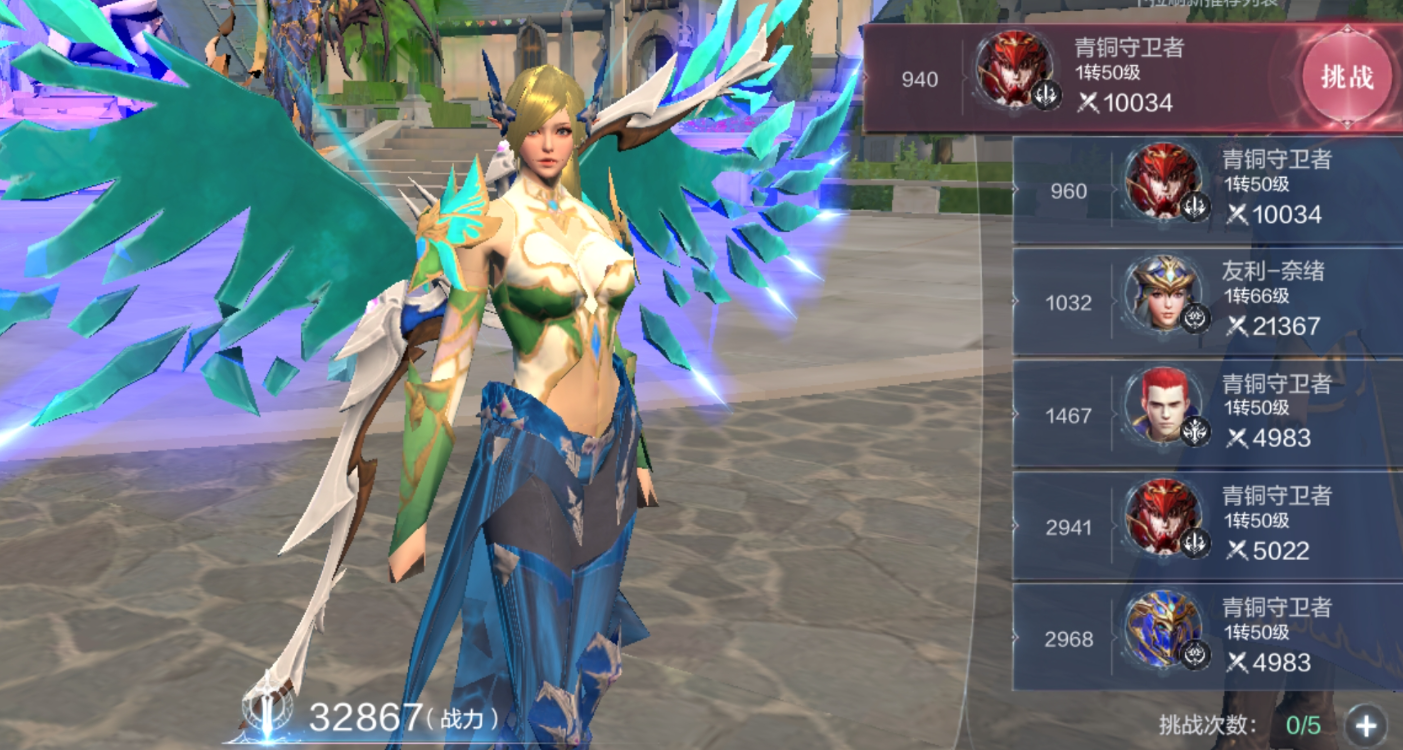The width and height of the screenshot is (1403, 750).
Task: Select the rank 960 opponent row
Action: (x=1207, y=190)
